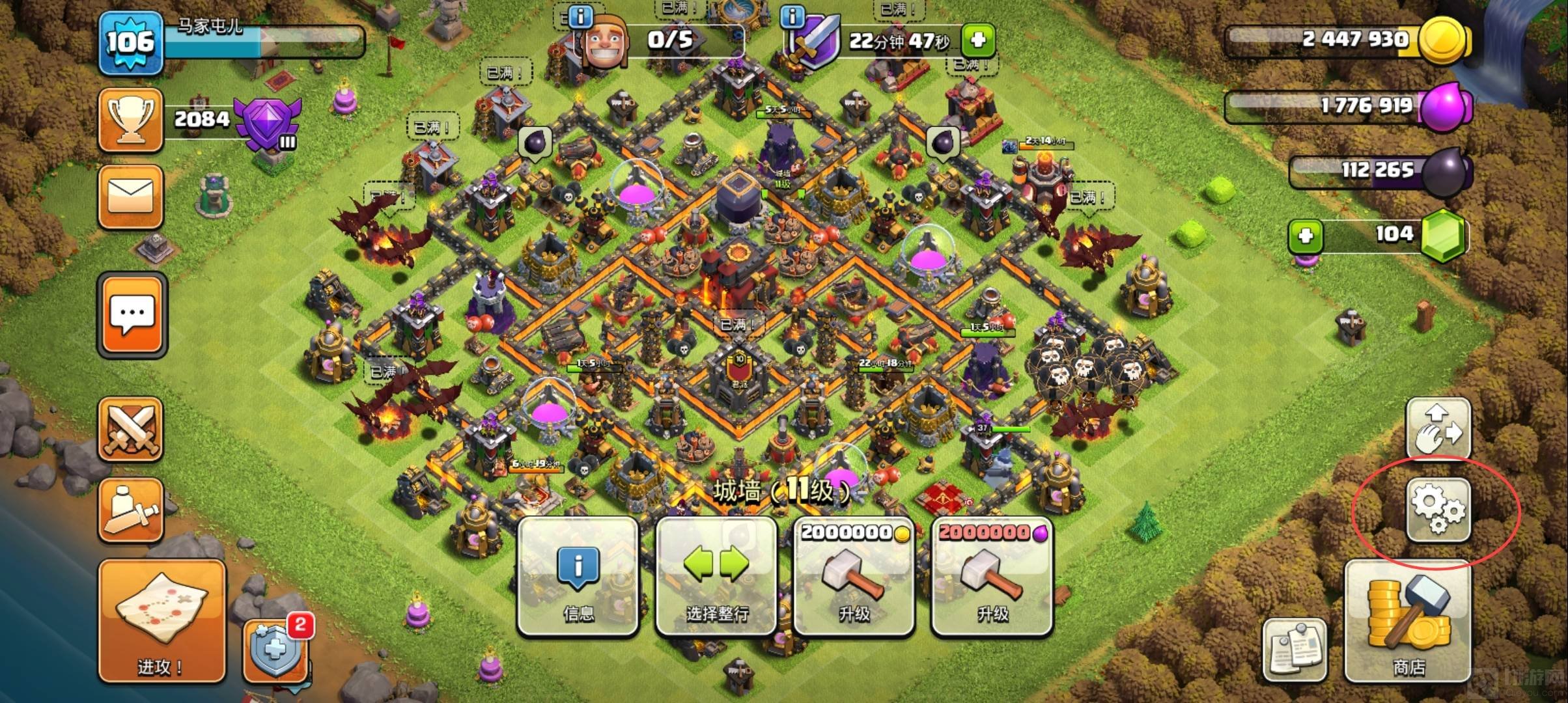The image size is (1568, 703).
Task: Show wall Info
Action: 578,577
